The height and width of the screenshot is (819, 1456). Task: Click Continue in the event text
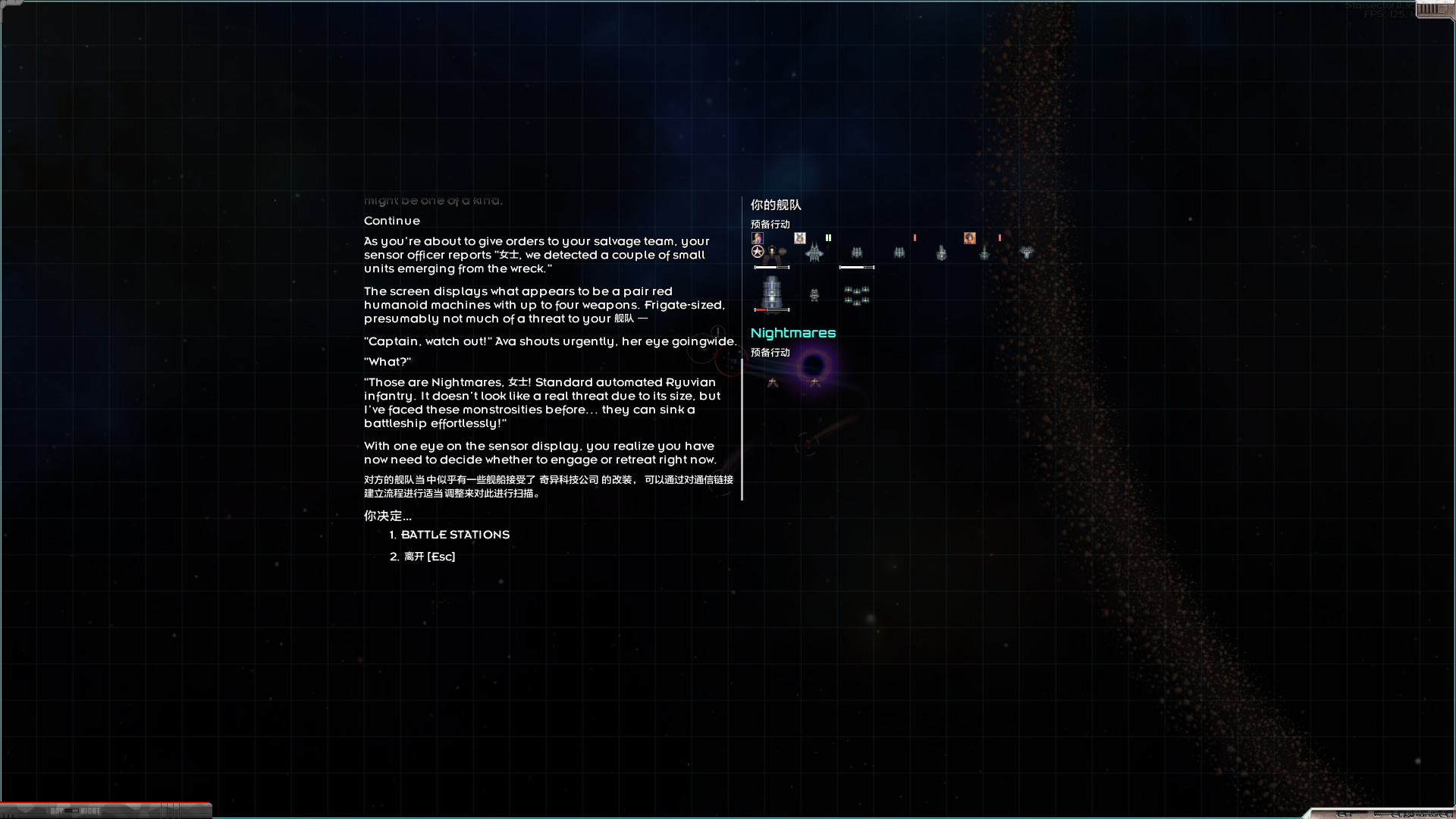pos(391,221)
